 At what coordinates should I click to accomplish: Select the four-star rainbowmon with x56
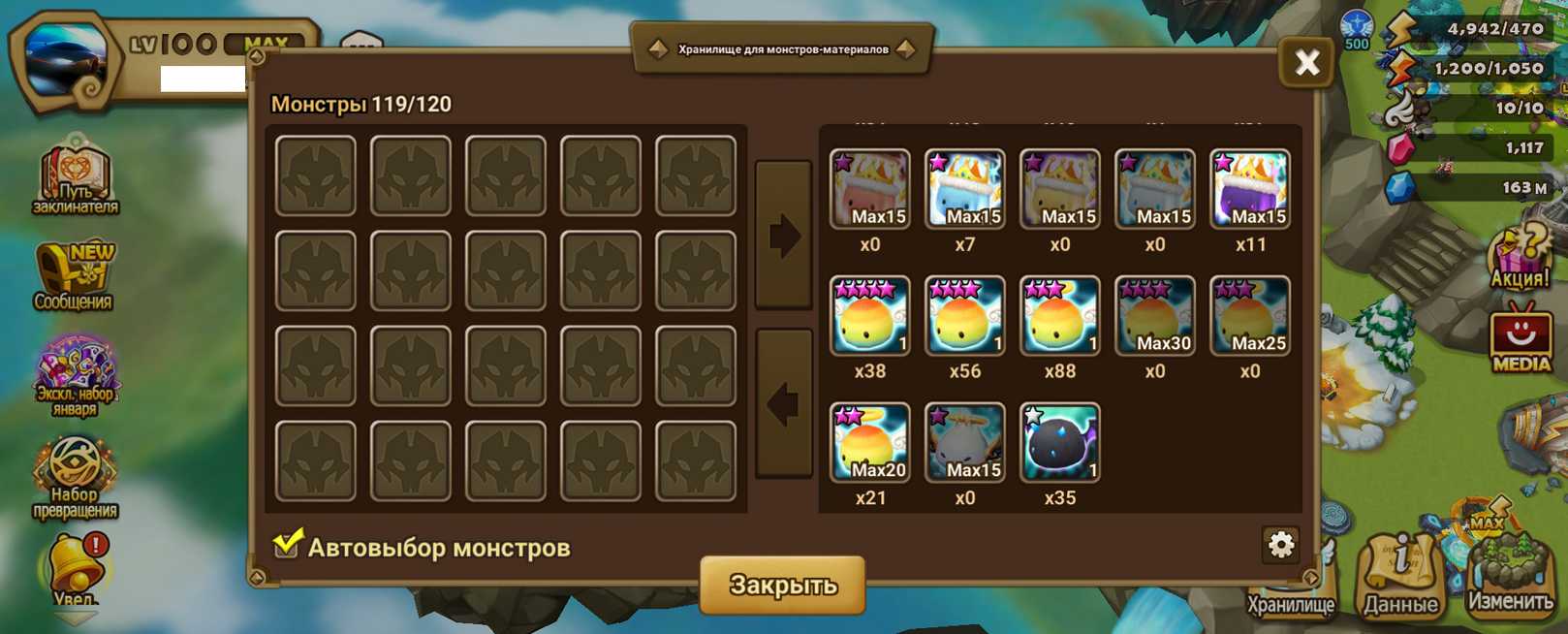coord(964,316)
